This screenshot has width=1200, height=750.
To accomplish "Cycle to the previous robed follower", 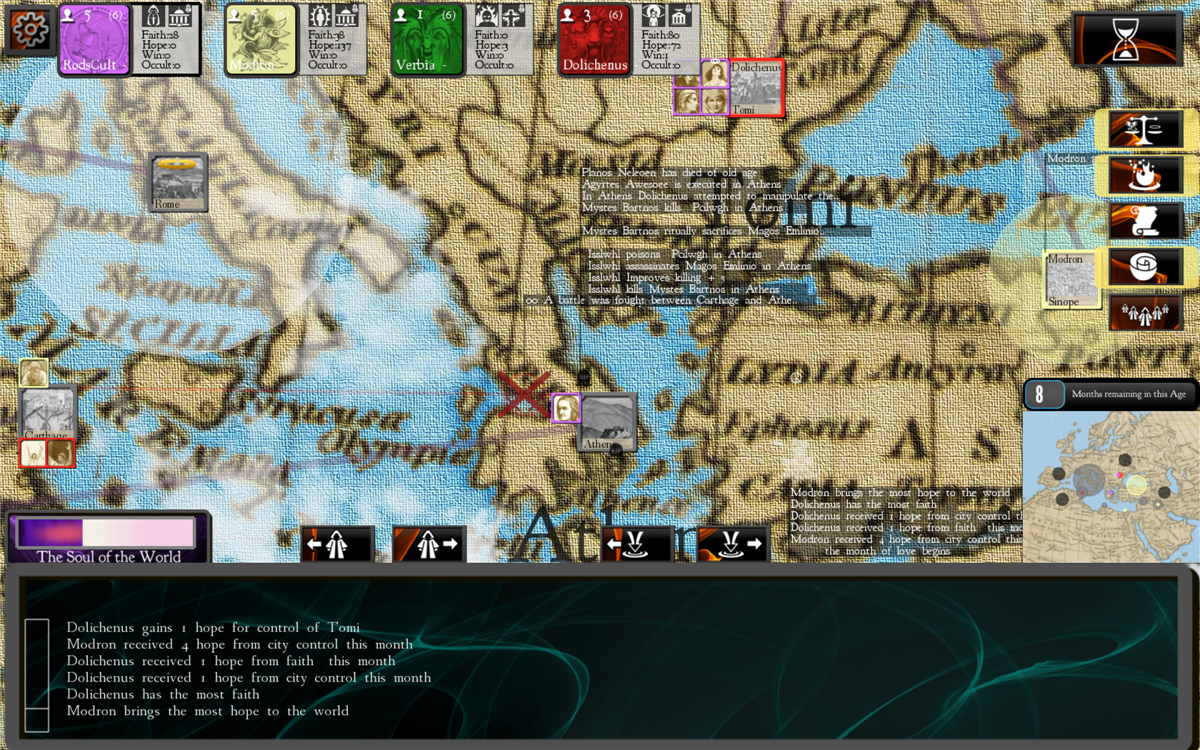I will pos(337,545).
